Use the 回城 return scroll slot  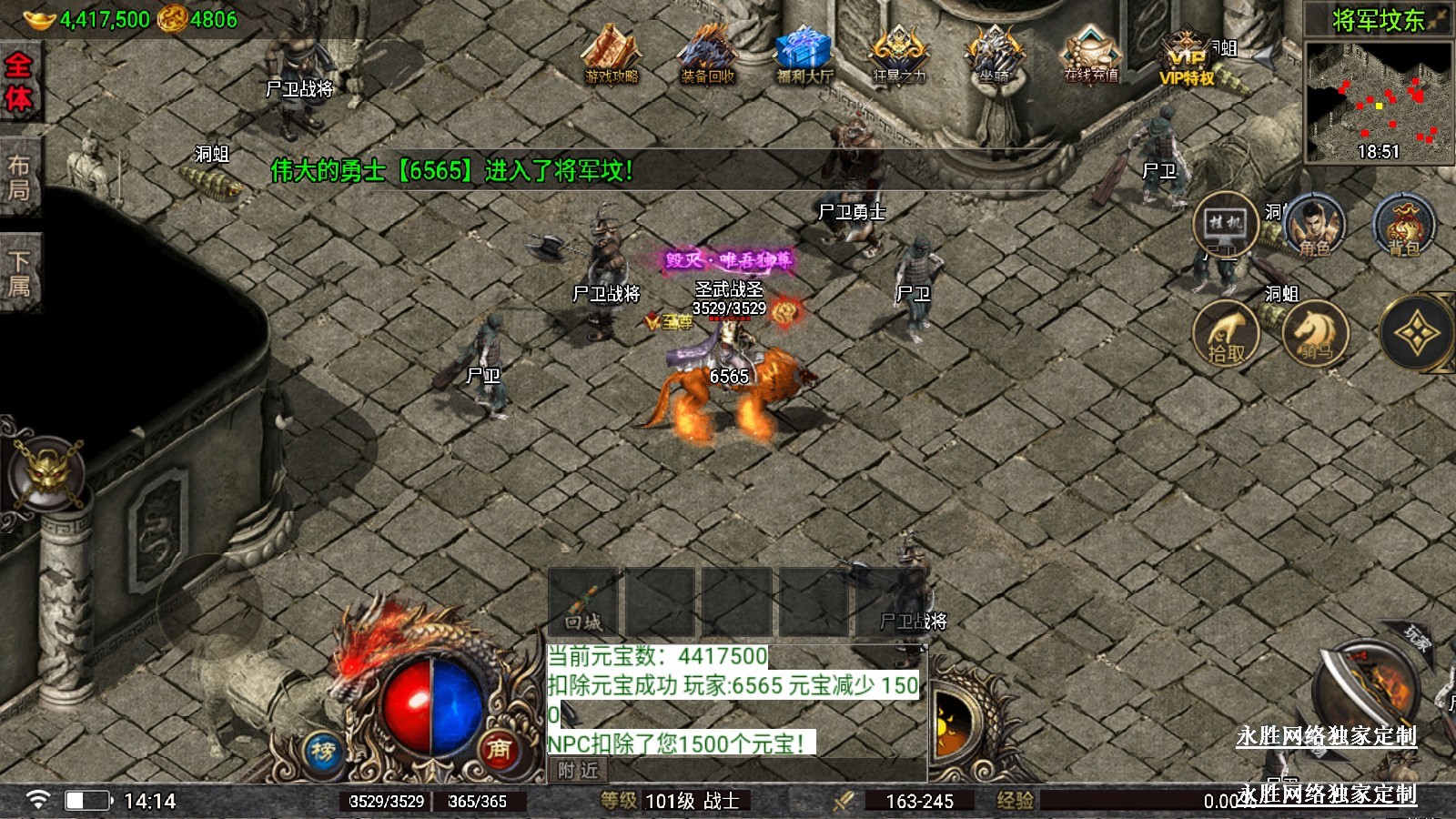[583, 602]
